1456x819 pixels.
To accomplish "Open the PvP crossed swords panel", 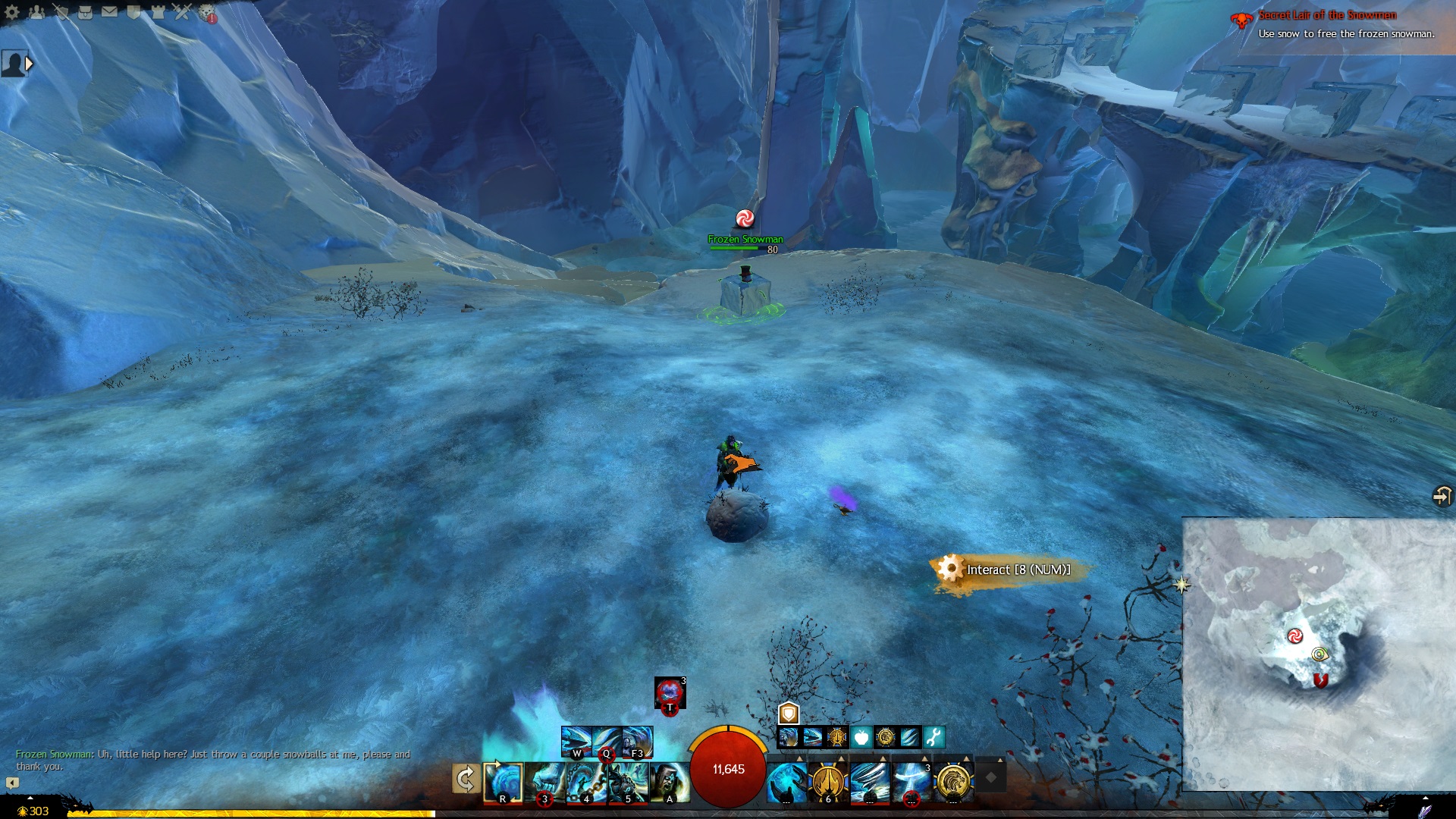I will 182,11.
